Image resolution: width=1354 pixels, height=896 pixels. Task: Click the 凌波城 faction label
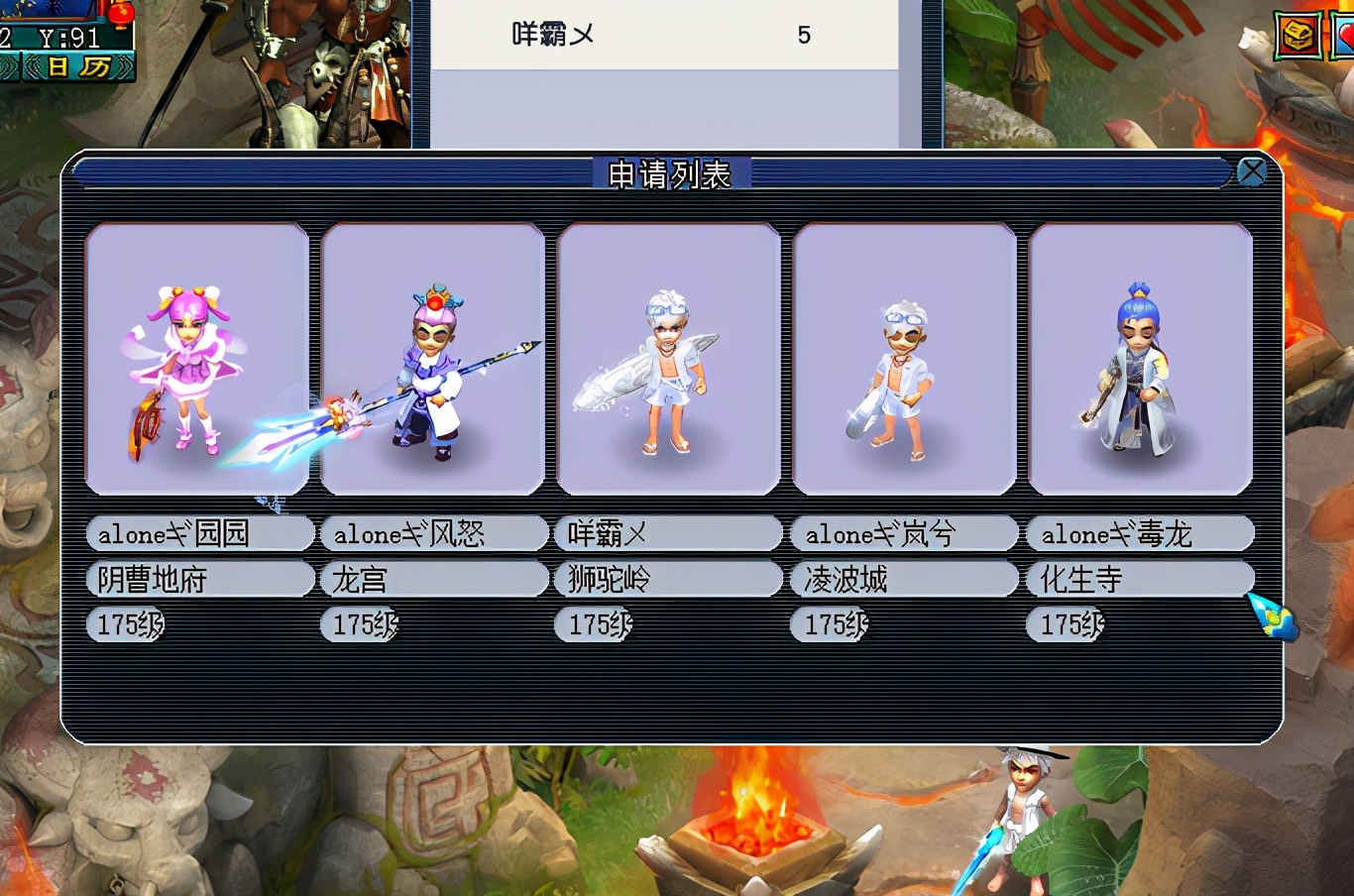pyautogui.click(x=904, y=579)
